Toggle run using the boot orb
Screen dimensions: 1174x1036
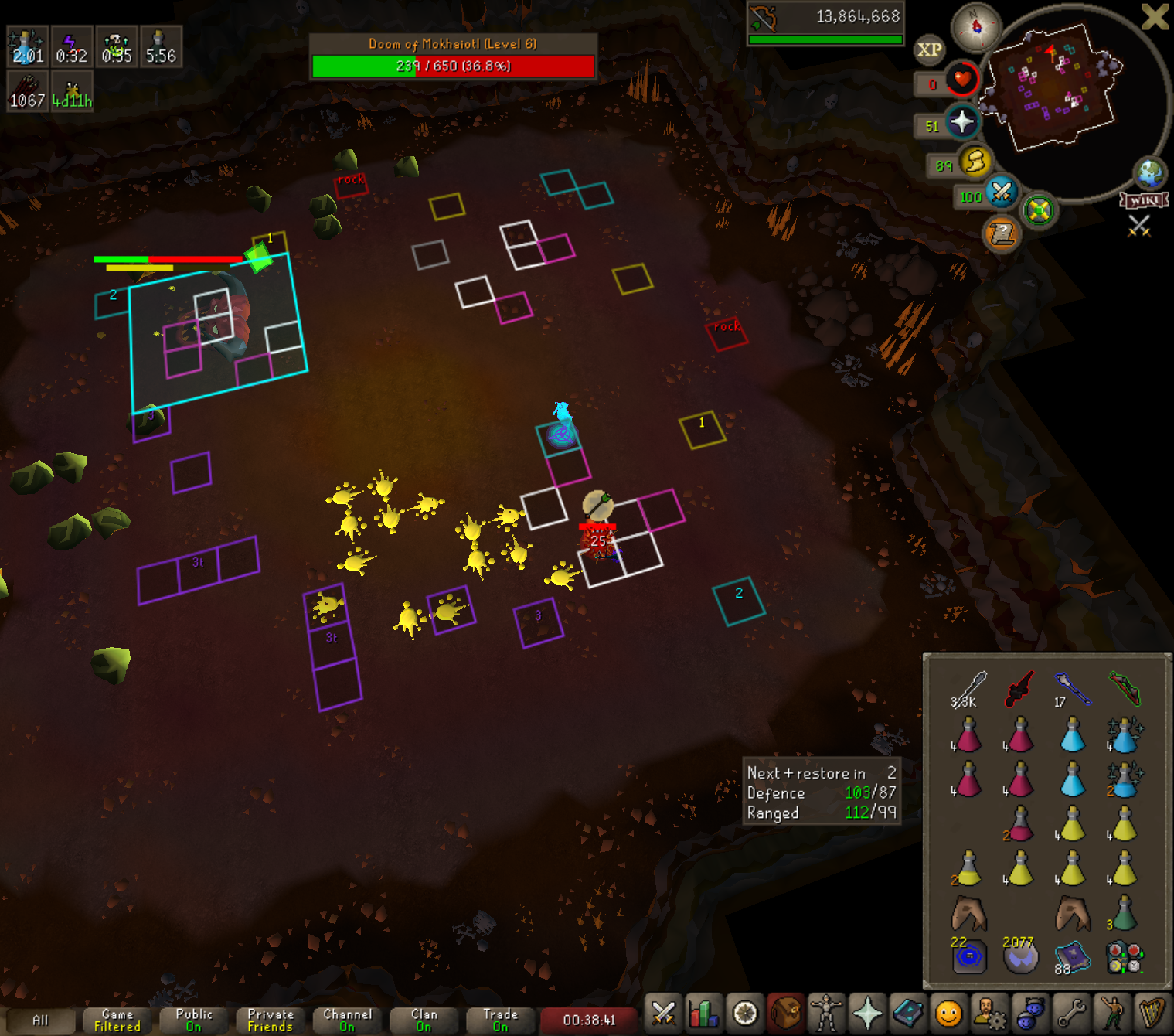(975, 162)
